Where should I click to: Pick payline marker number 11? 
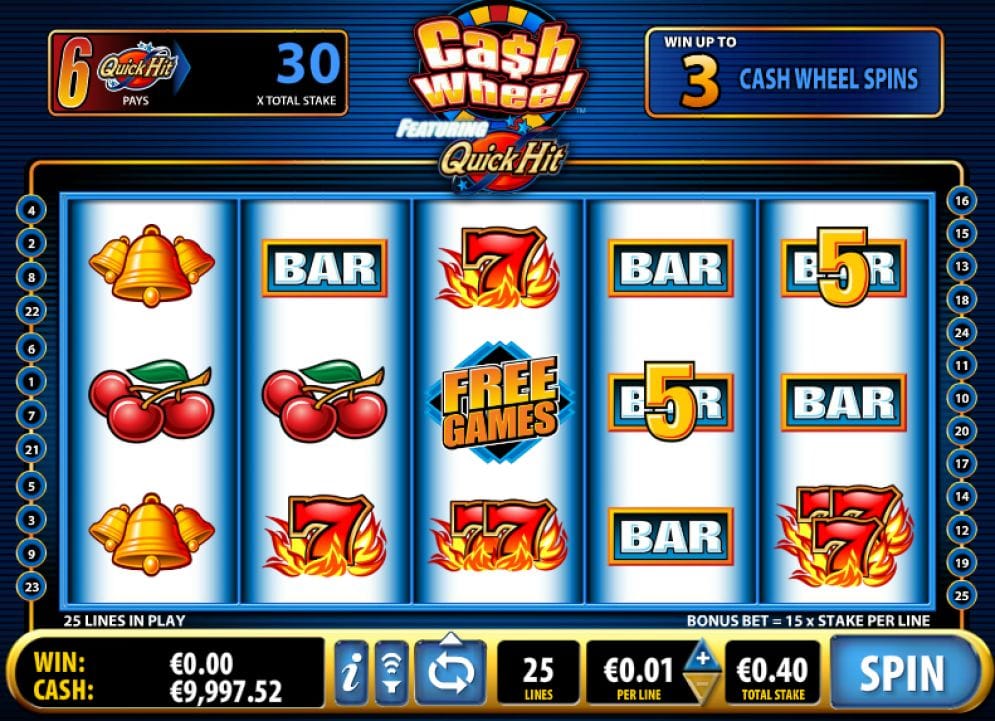(x=962, y=366)
